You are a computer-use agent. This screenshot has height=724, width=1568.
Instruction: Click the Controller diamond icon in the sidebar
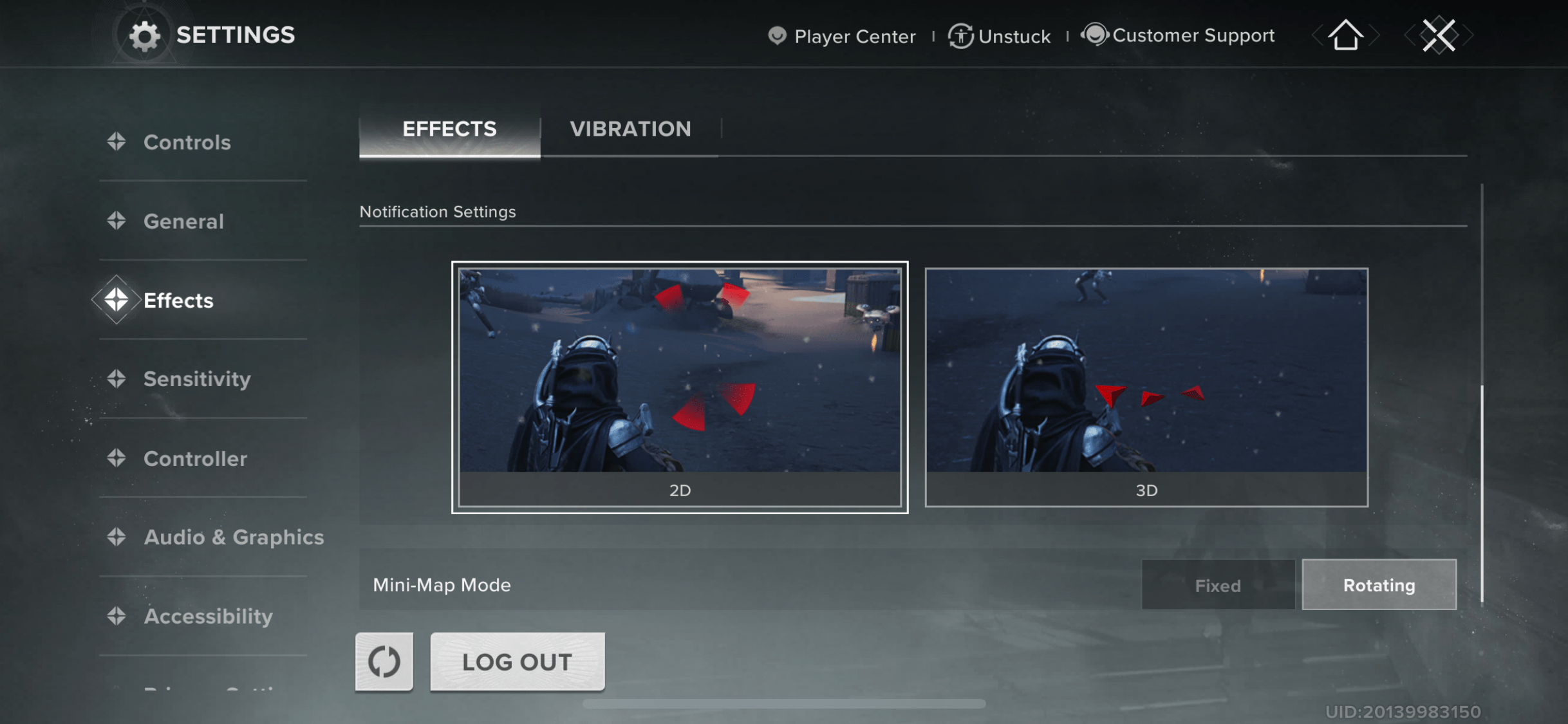click(x=118, y=459)
